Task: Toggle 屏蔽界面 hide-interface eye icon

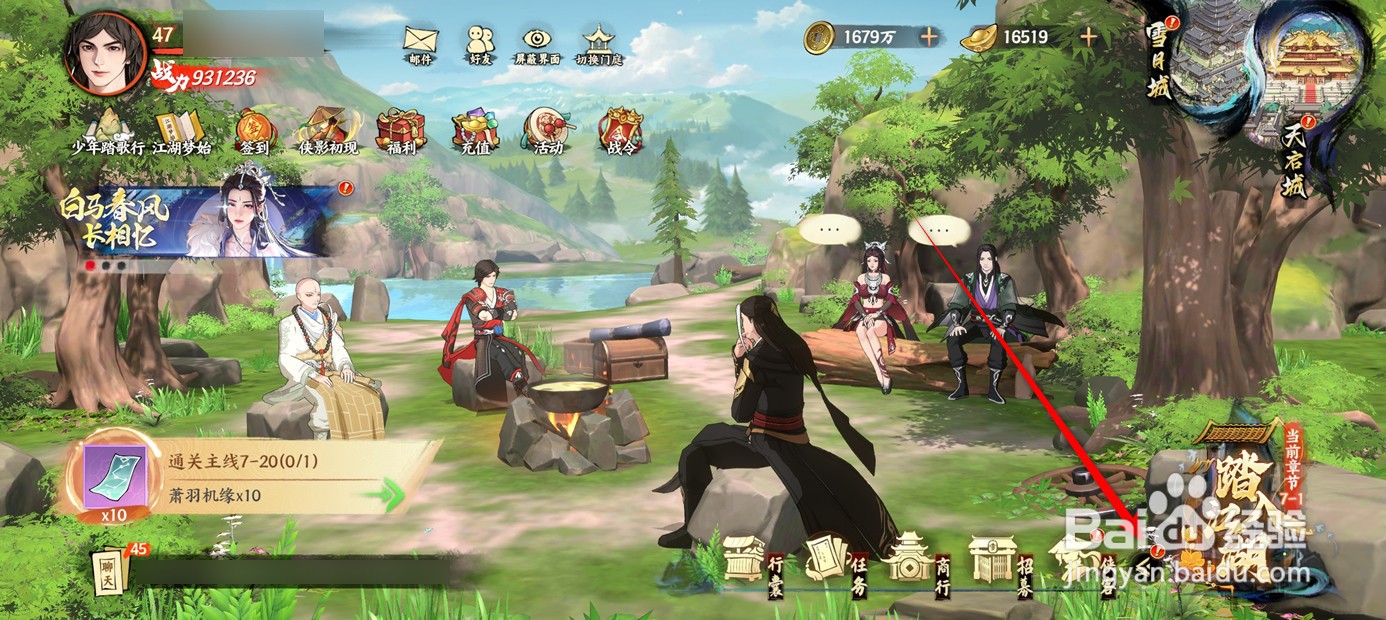Action: click(538, 44)
